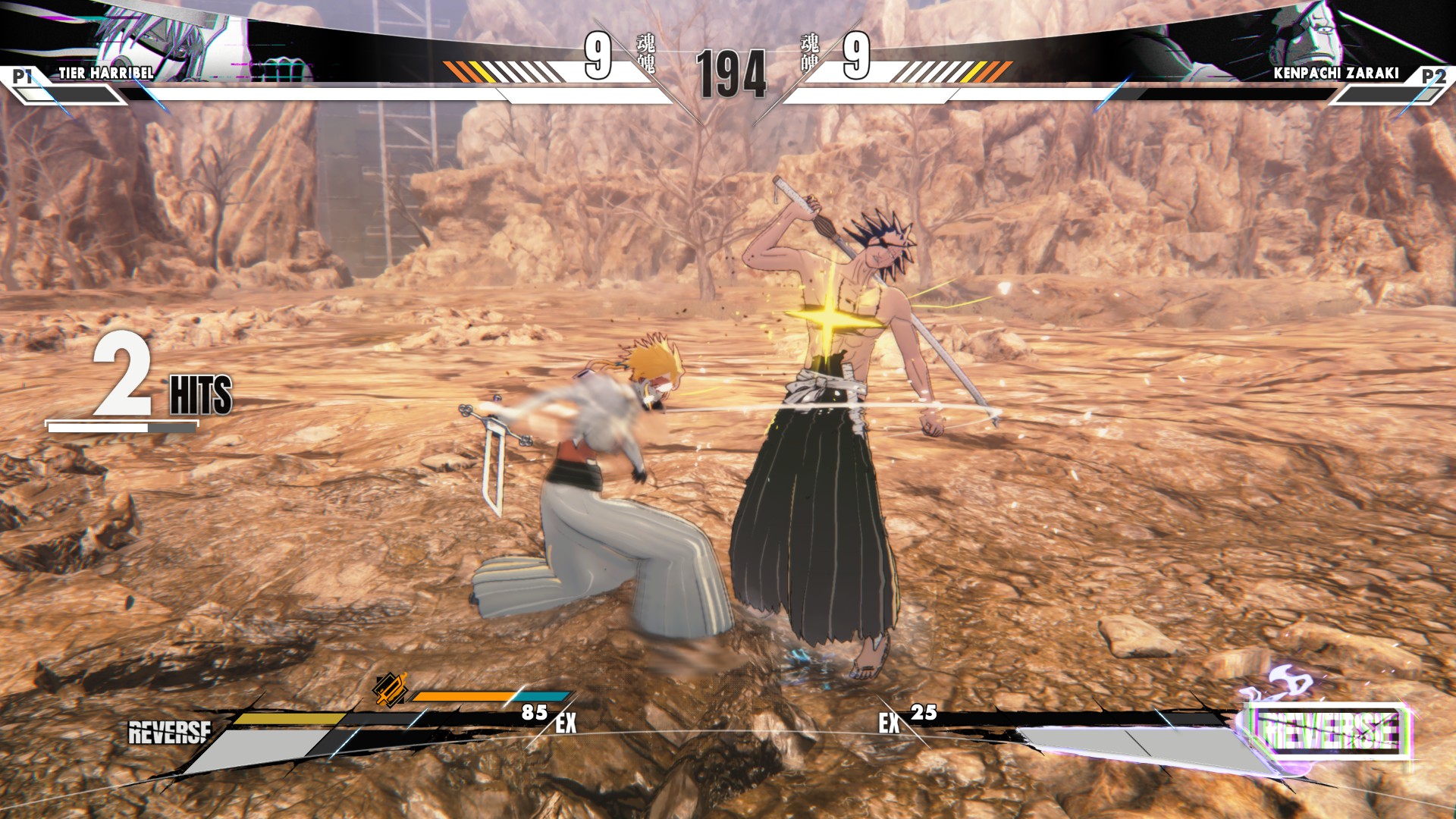
Task: Click the white REVERSE label for P1
Action: tap(170, 733)
